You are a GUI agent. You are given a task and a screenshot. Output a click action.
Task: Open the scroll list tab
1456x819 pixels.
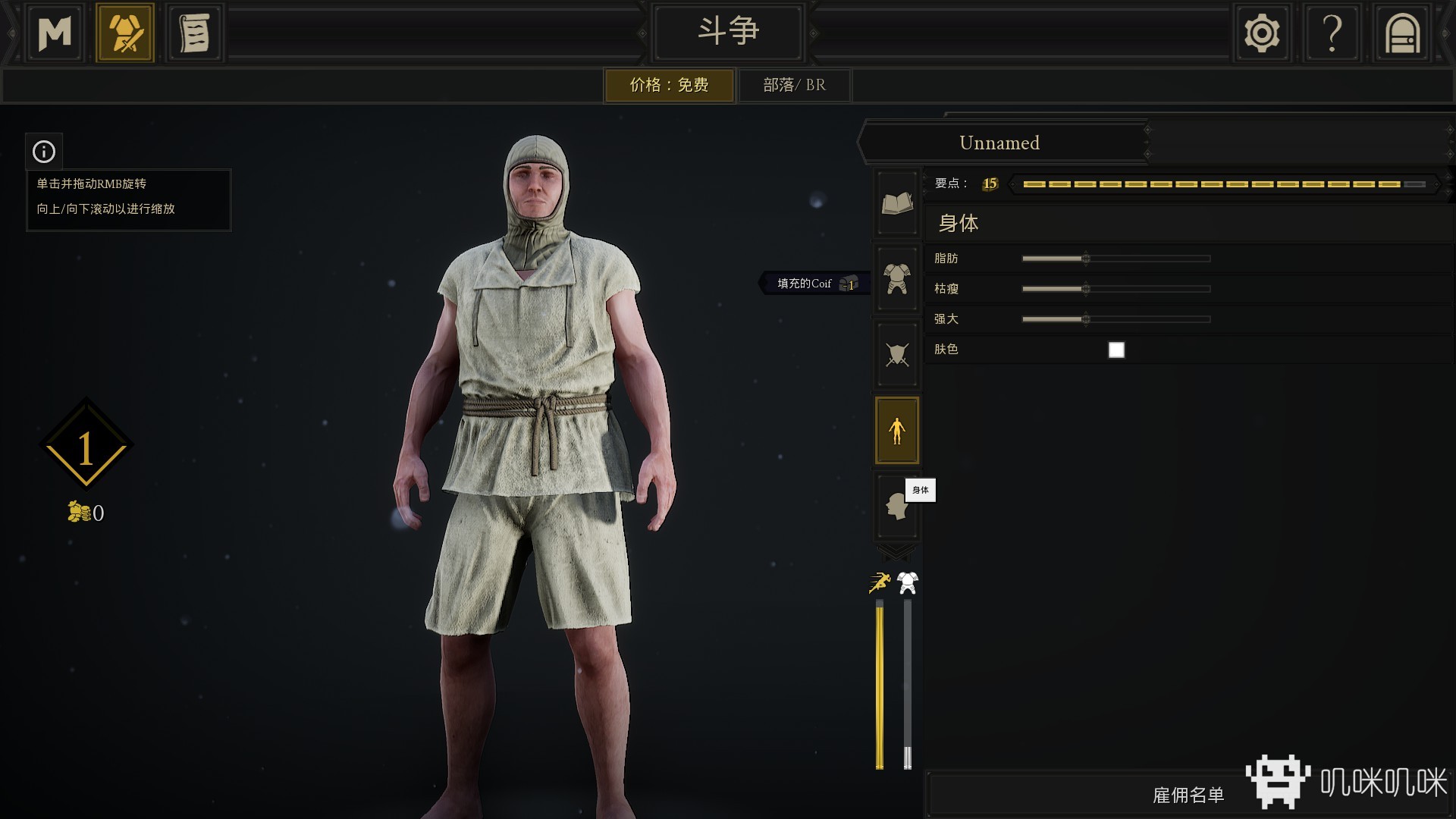[194, 33]
